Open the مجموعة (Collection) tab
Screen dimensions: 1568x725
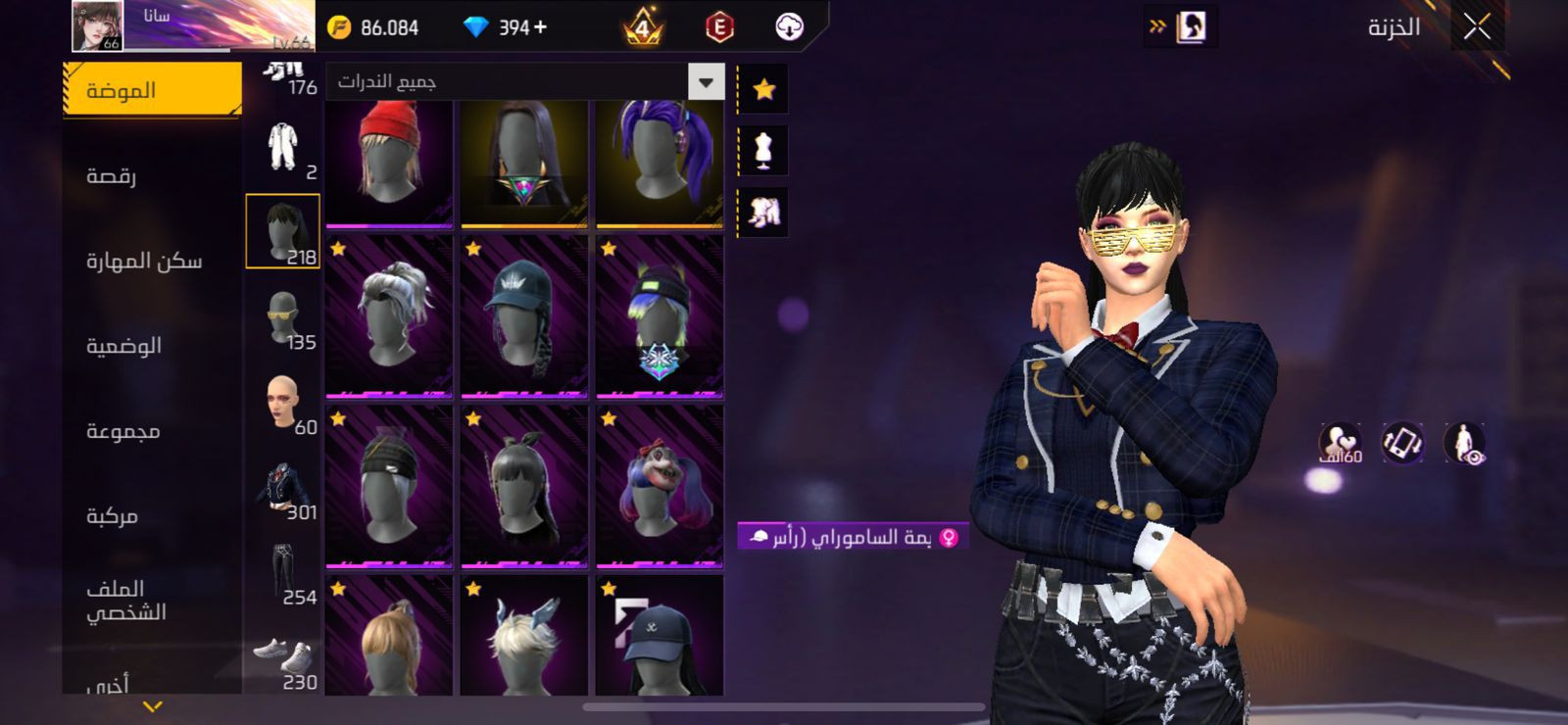(x=123, y=431)
